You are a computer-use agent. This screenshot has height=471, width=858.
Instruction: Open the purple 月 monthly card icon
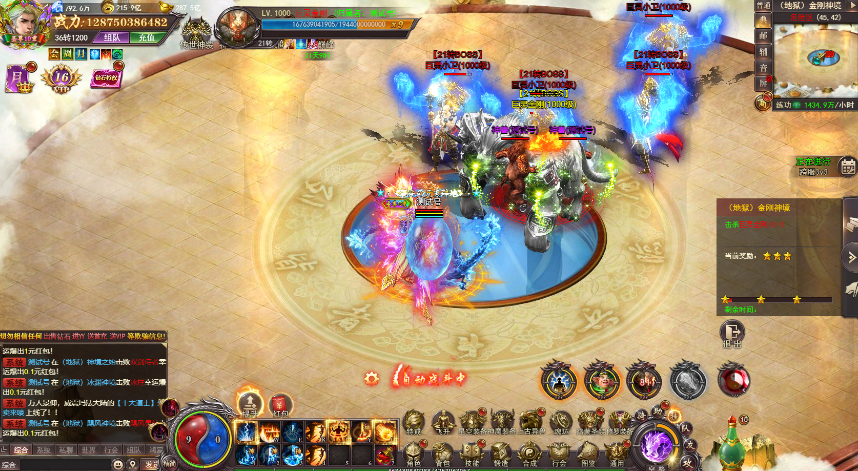(19, 75)
